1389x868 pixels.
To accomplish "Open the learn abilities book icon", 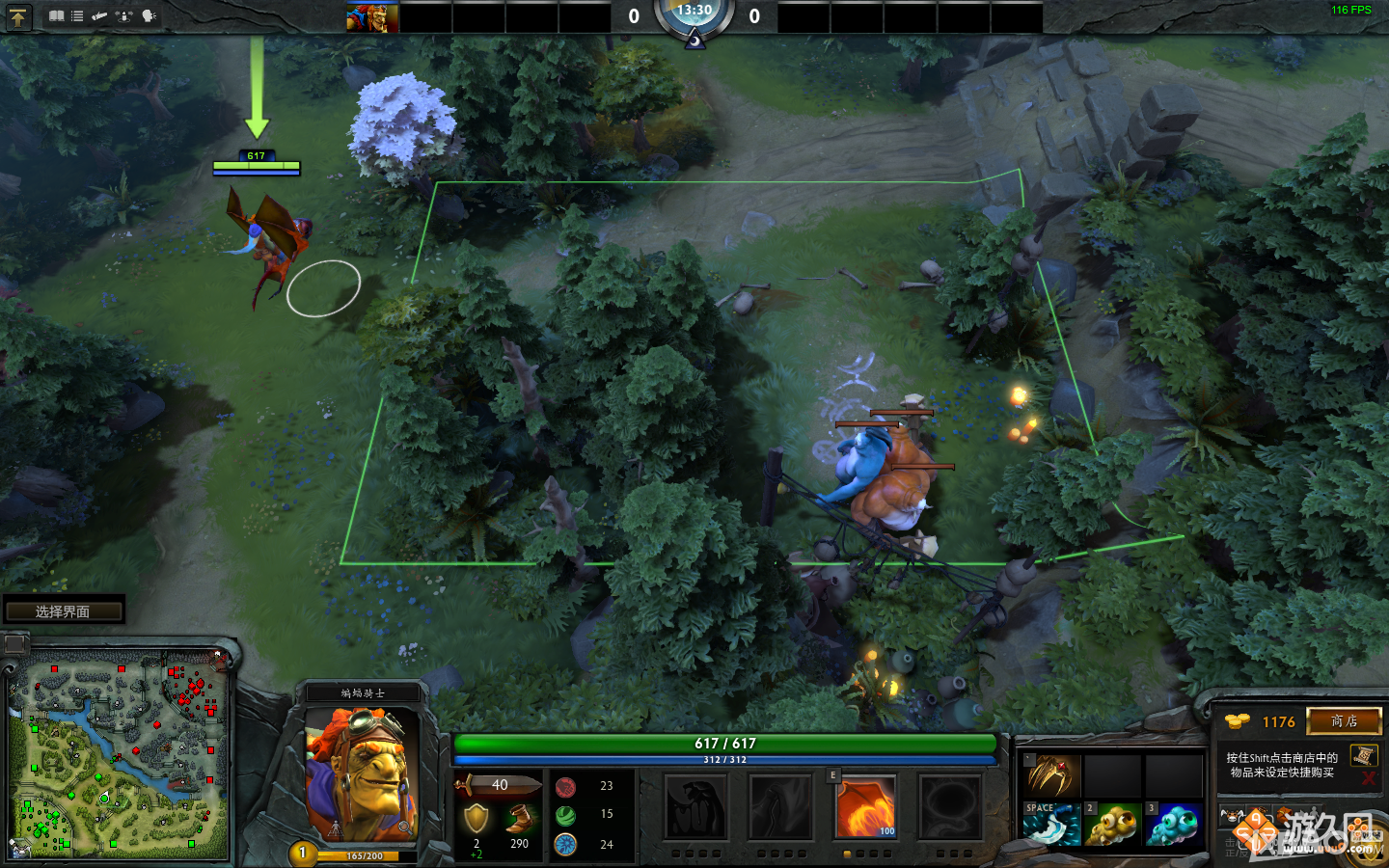I will [55, 16].
